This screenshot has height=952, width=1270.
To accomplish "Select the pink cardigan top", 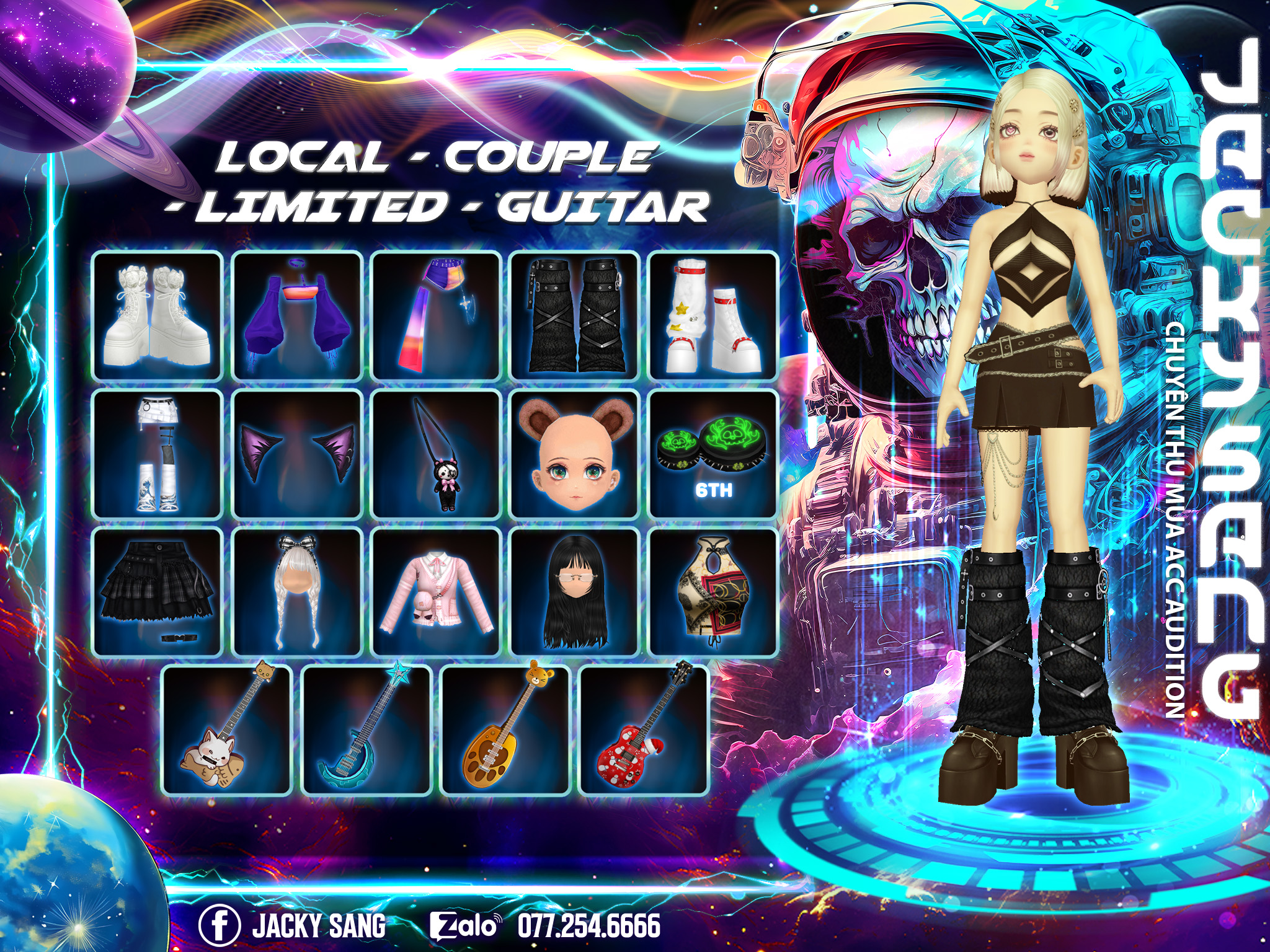I will click(436, 593).
